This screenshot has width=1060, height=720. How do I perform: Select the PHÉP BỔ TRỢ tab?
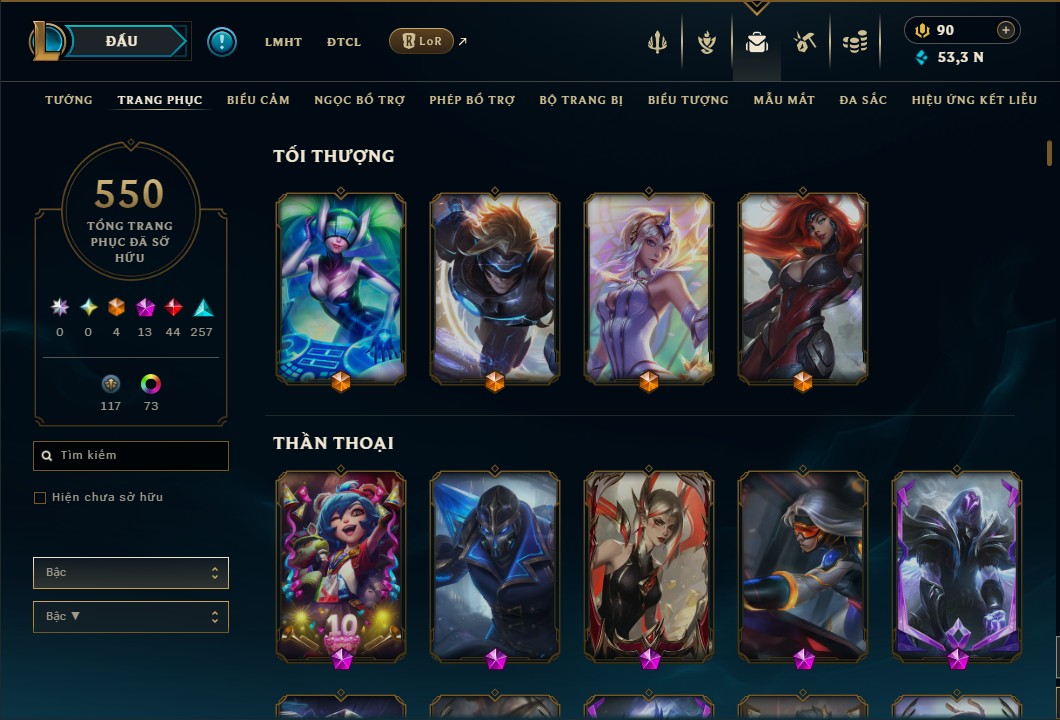pyautogui.click(x=472, y=100)
